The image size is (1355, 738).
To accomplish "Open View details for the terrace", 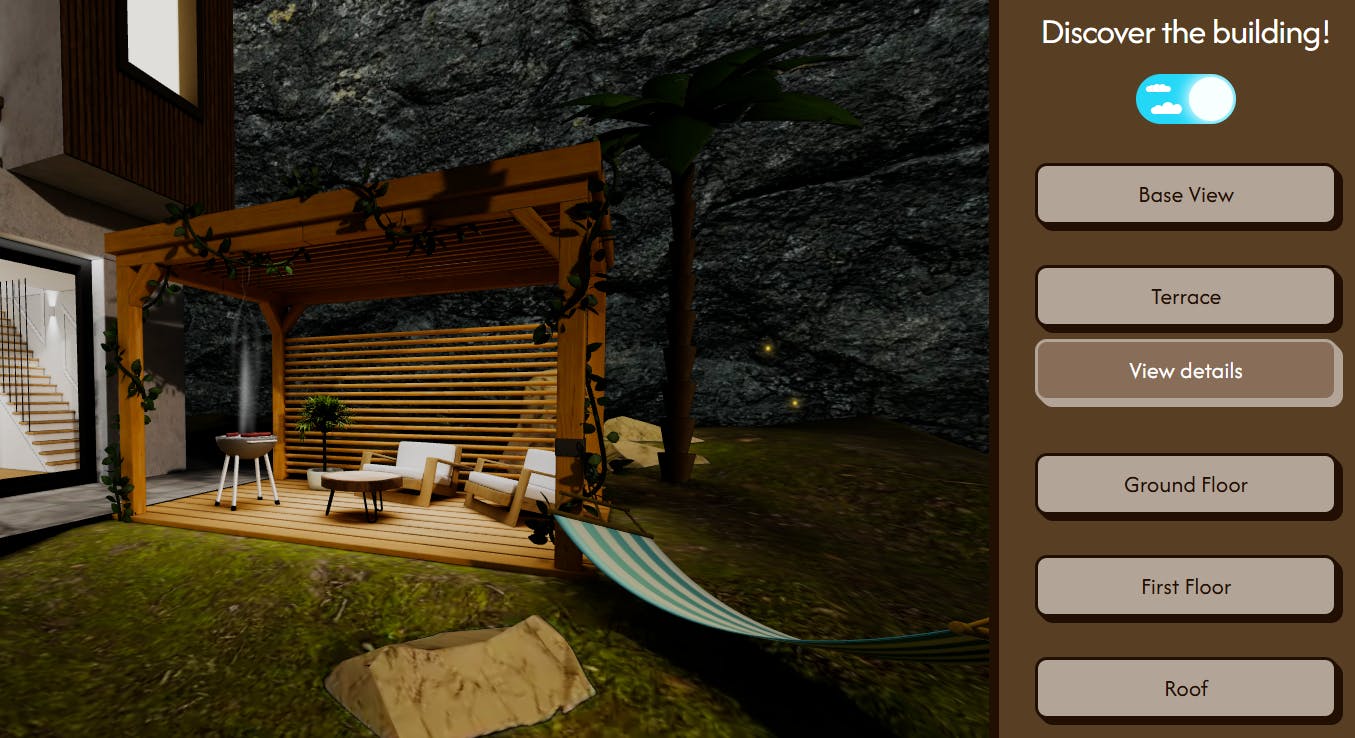I will [1185, 371].
